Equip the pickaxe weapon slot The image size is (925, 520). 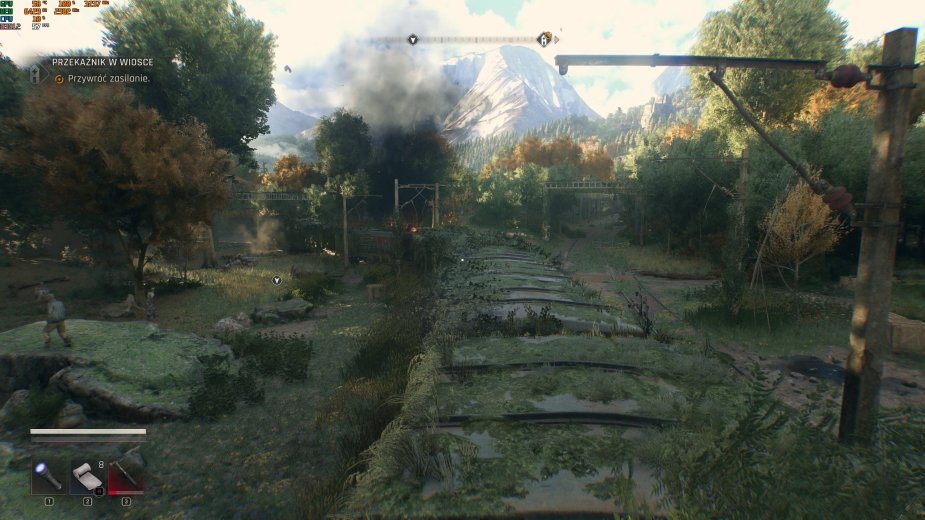126,477
